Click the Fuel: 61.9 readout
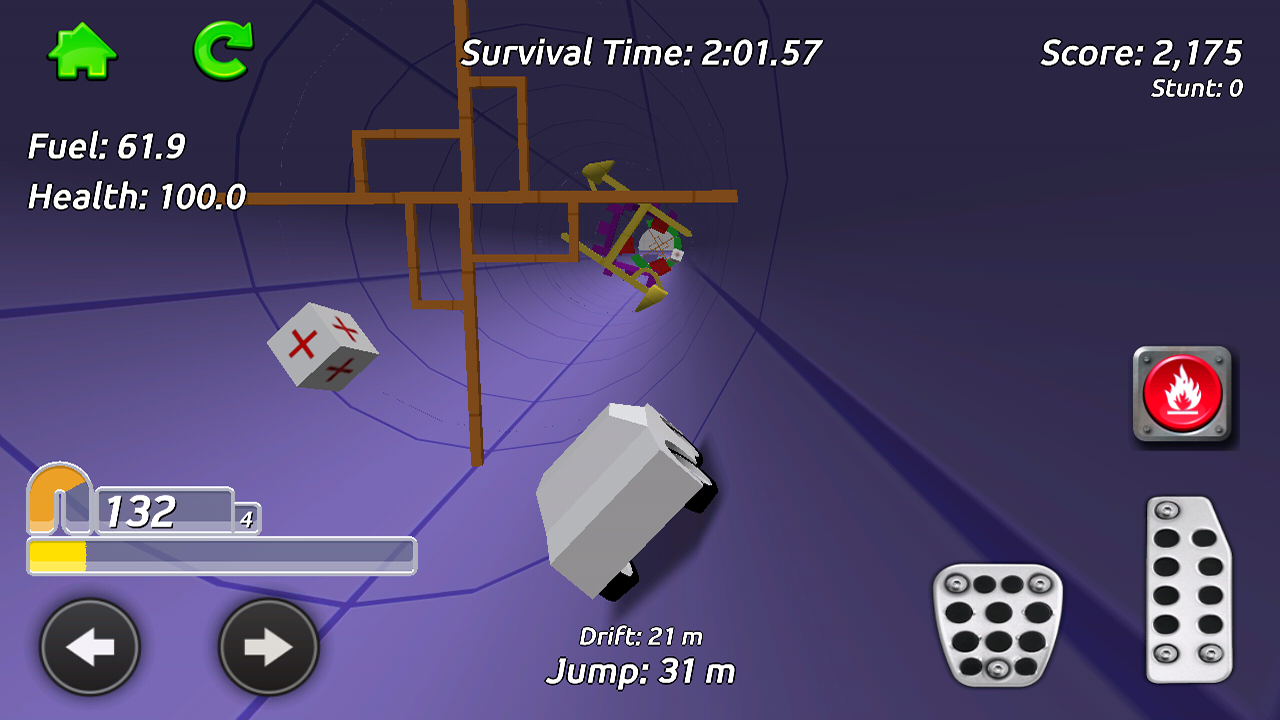Image resolution: width=1280 pixels, height=720 pixels. 105,143
